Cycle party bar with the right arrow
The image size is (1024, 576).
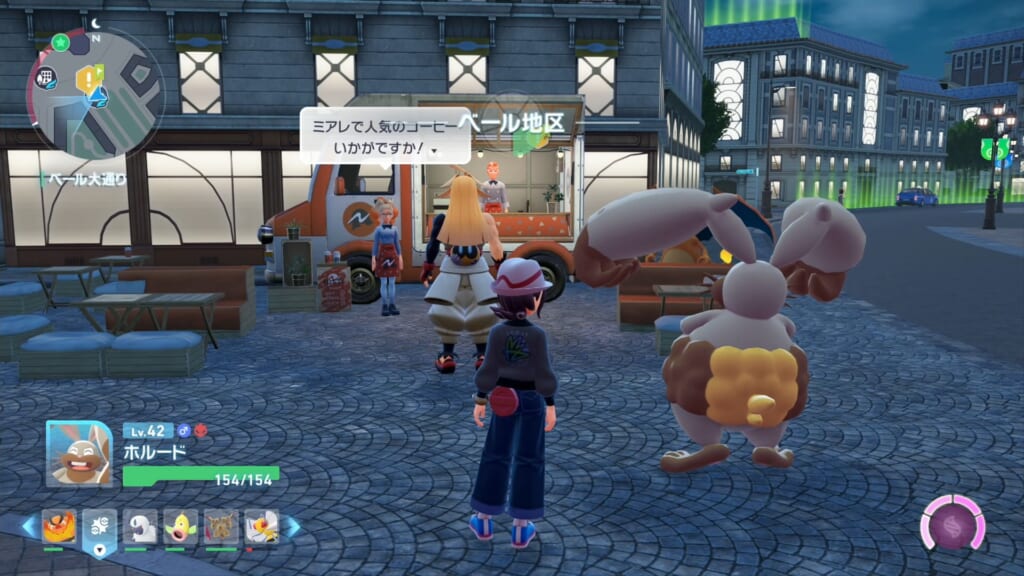click(x=292, y=526)
